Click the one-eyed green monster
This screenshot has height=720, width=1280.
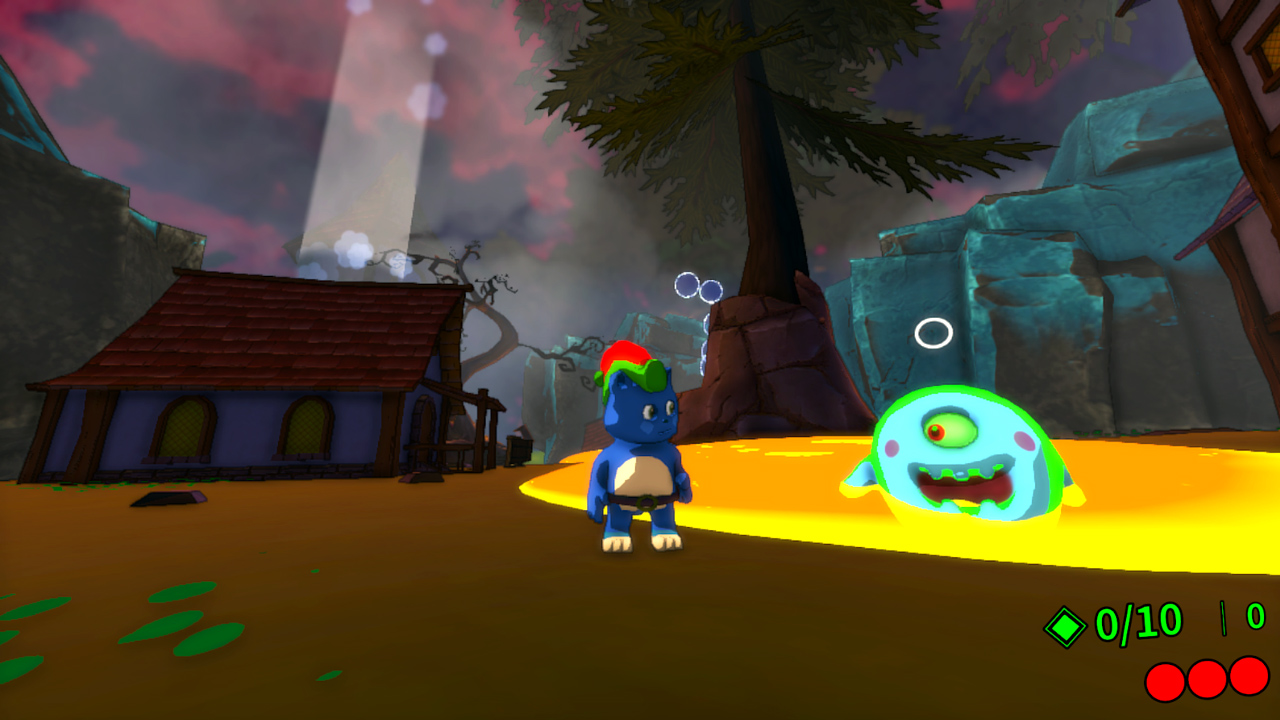click(x=960, y=455)
